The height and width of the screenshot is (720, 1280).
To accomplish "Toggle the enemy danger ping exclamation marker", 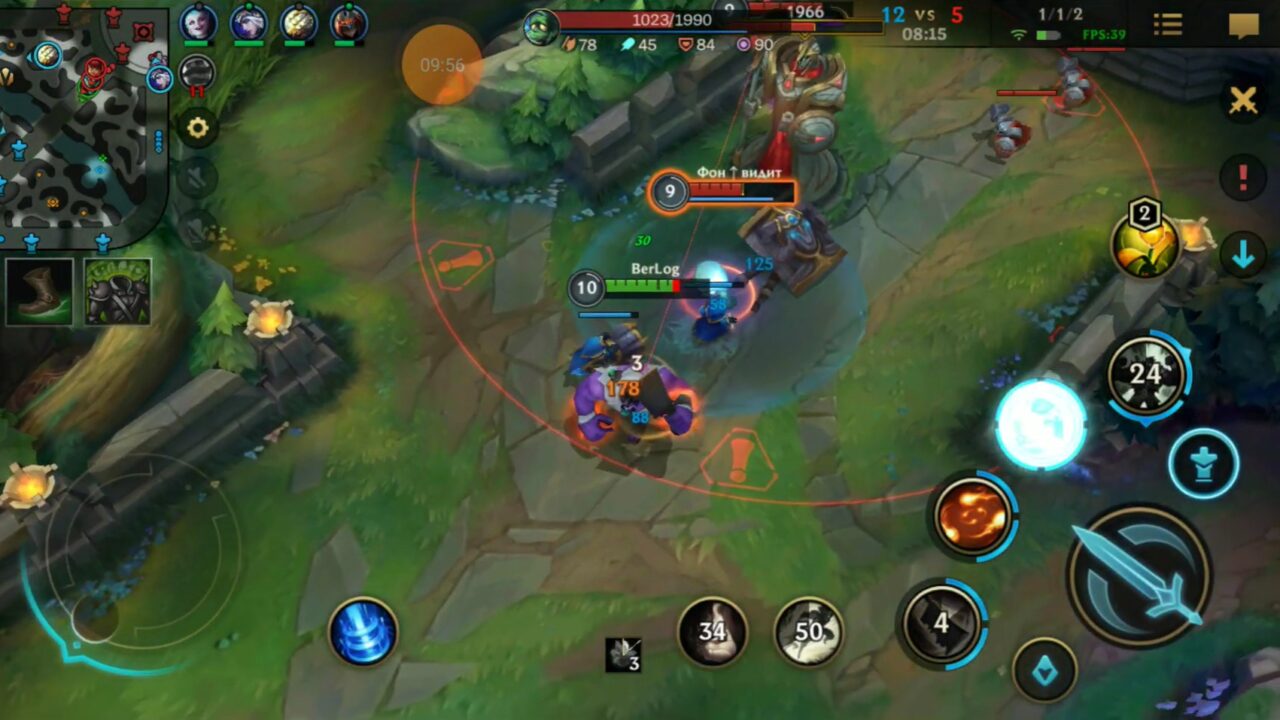I will [x=1243, y=178].
